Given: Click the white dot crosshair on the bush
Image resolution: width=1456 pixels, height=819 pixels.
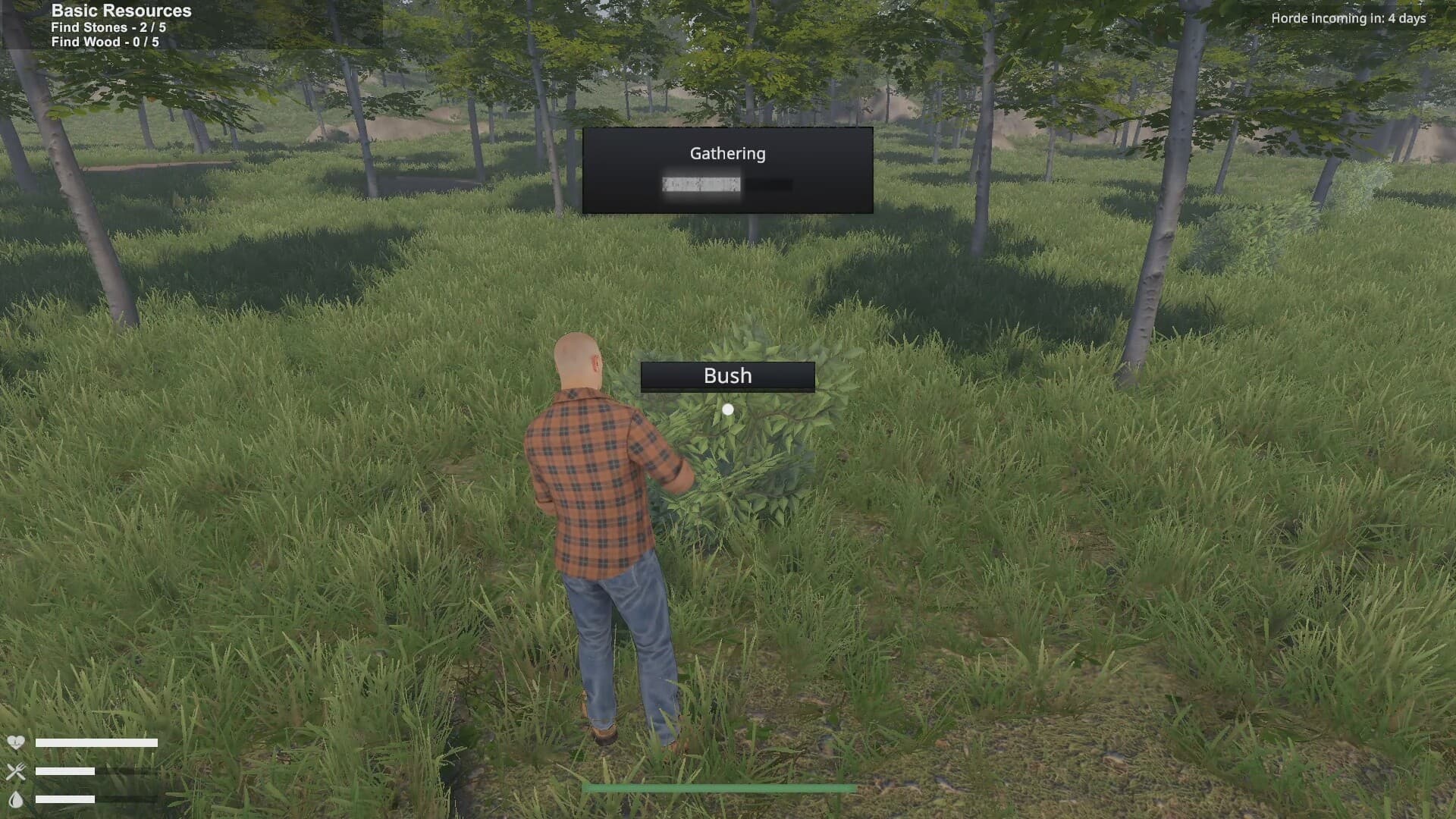Looking at the screenshot, I should pyautogui.click(x=727, y=409).
